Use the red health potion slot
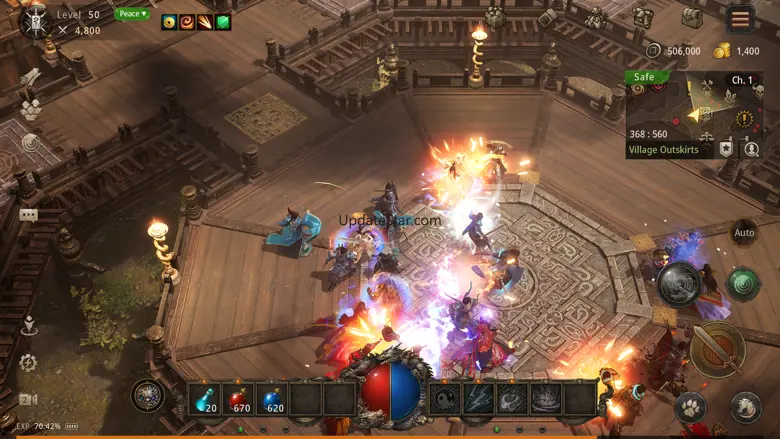Image resolution: width=780 pixels, height=439 pixels. (238, 399)
